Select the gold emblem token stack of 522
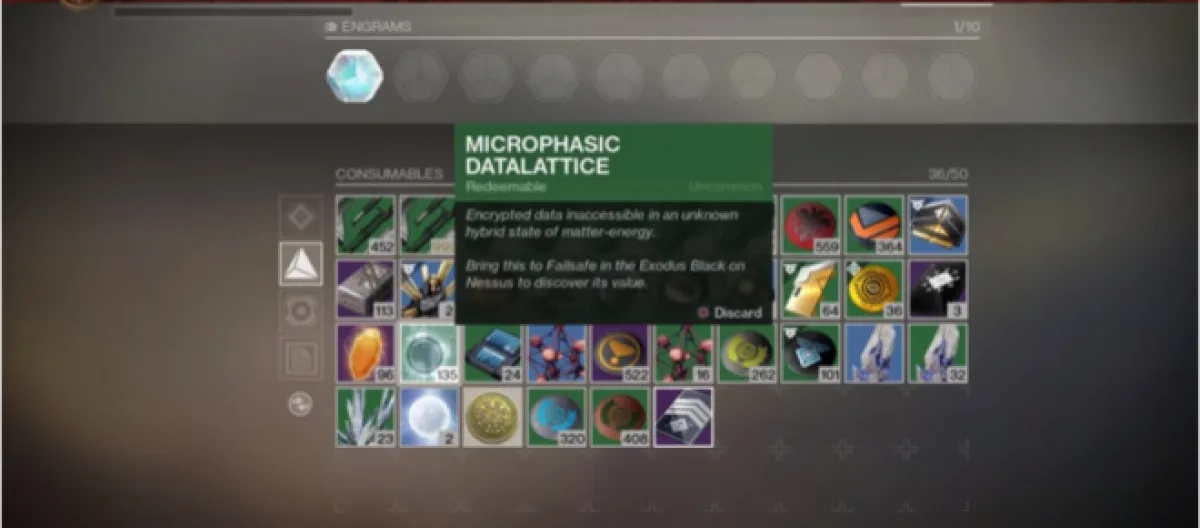 (620, 353)
